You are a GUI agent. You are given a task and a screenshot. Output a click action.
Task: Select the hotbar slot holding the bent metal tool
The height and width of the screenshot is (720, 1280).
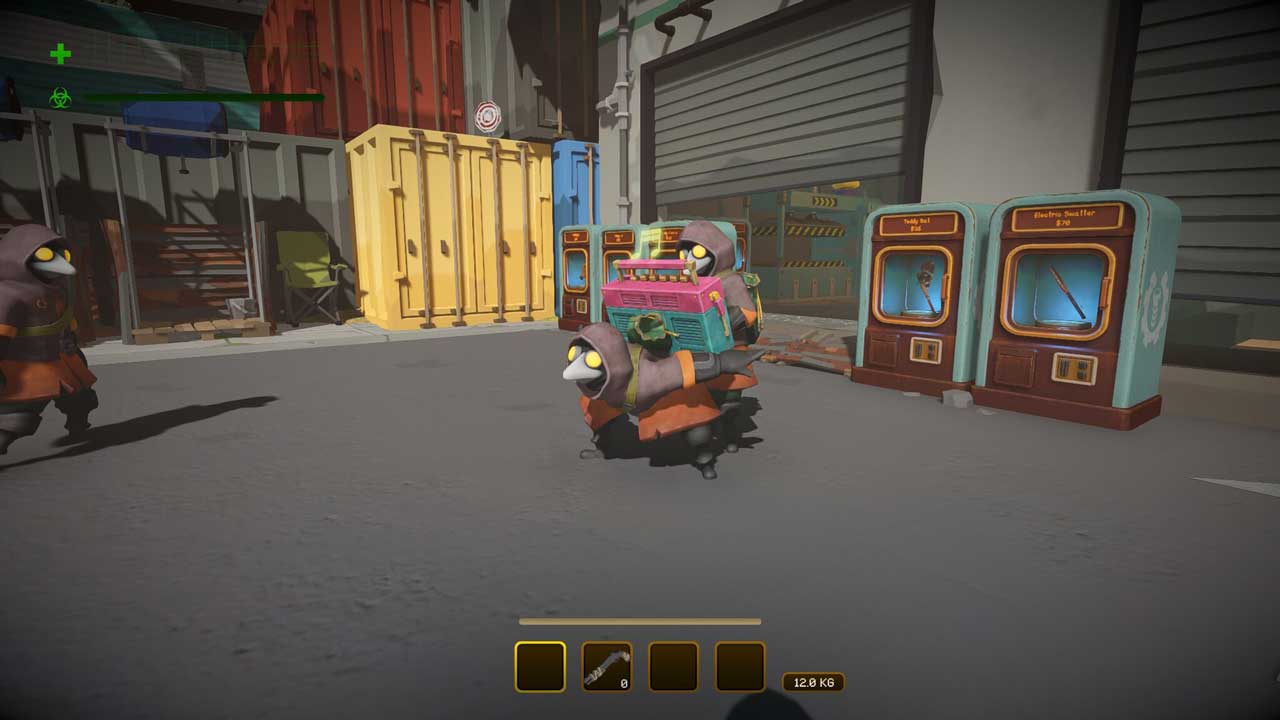click(607, 667)
